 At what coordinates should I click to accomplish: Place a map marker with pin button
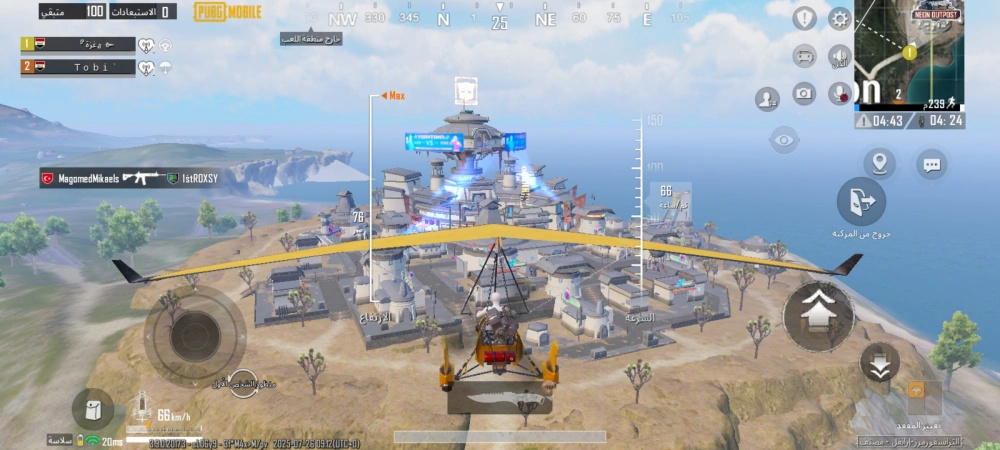879,163
